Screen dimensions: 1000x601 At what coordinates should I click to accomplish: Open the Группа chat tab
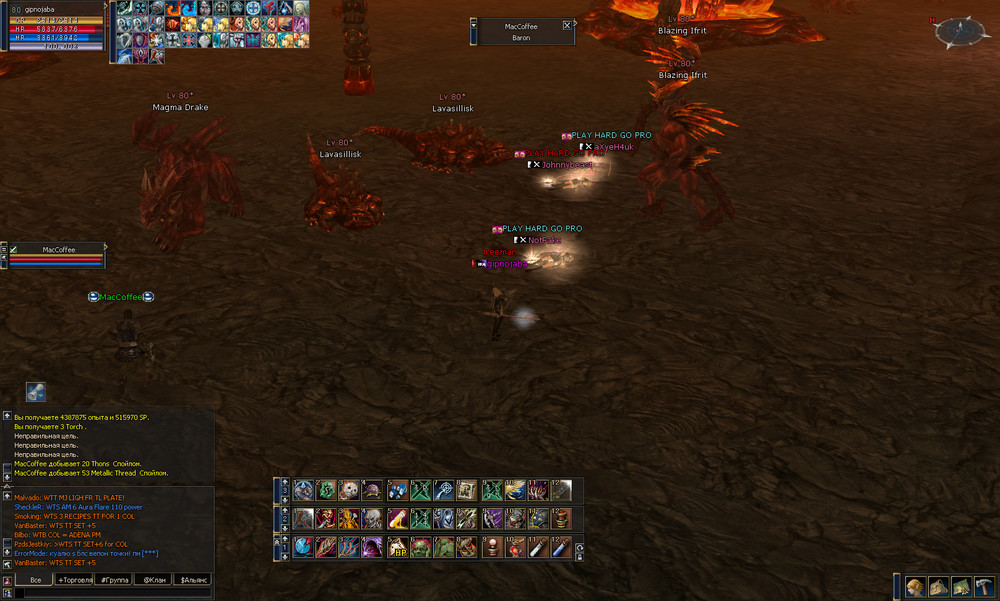112,580
